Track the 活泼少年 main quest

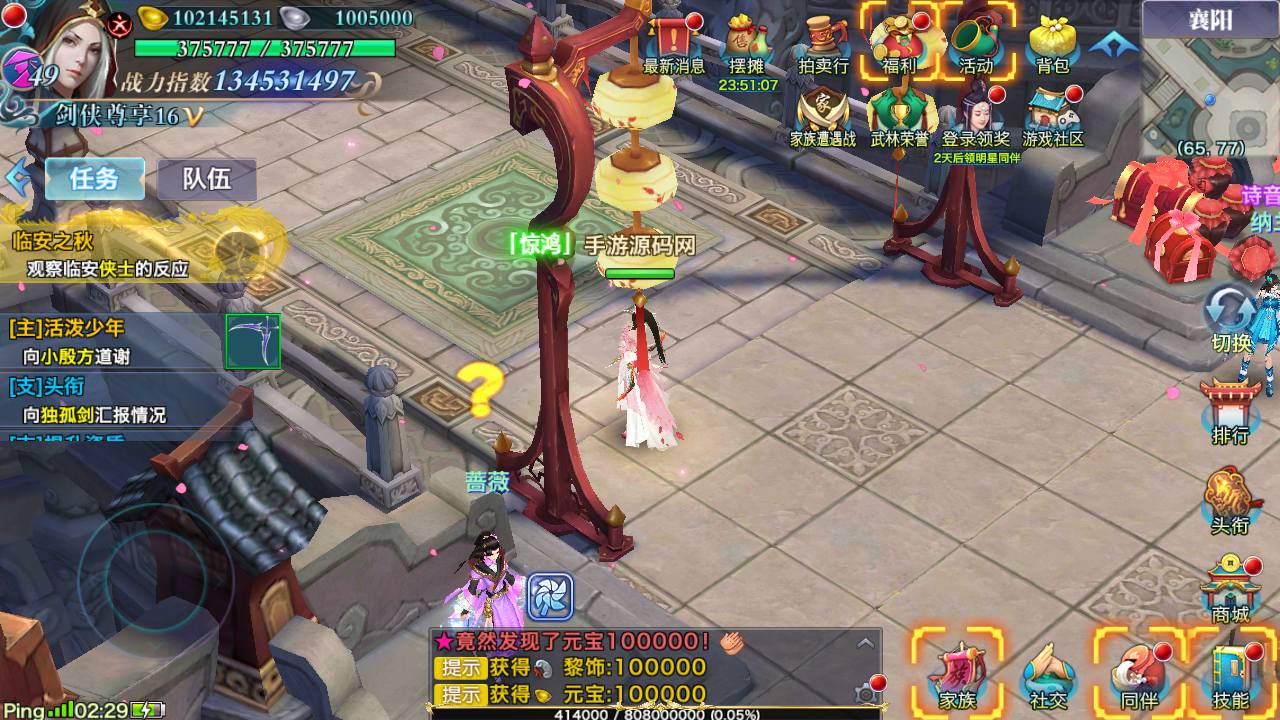(x=110, y=340)
